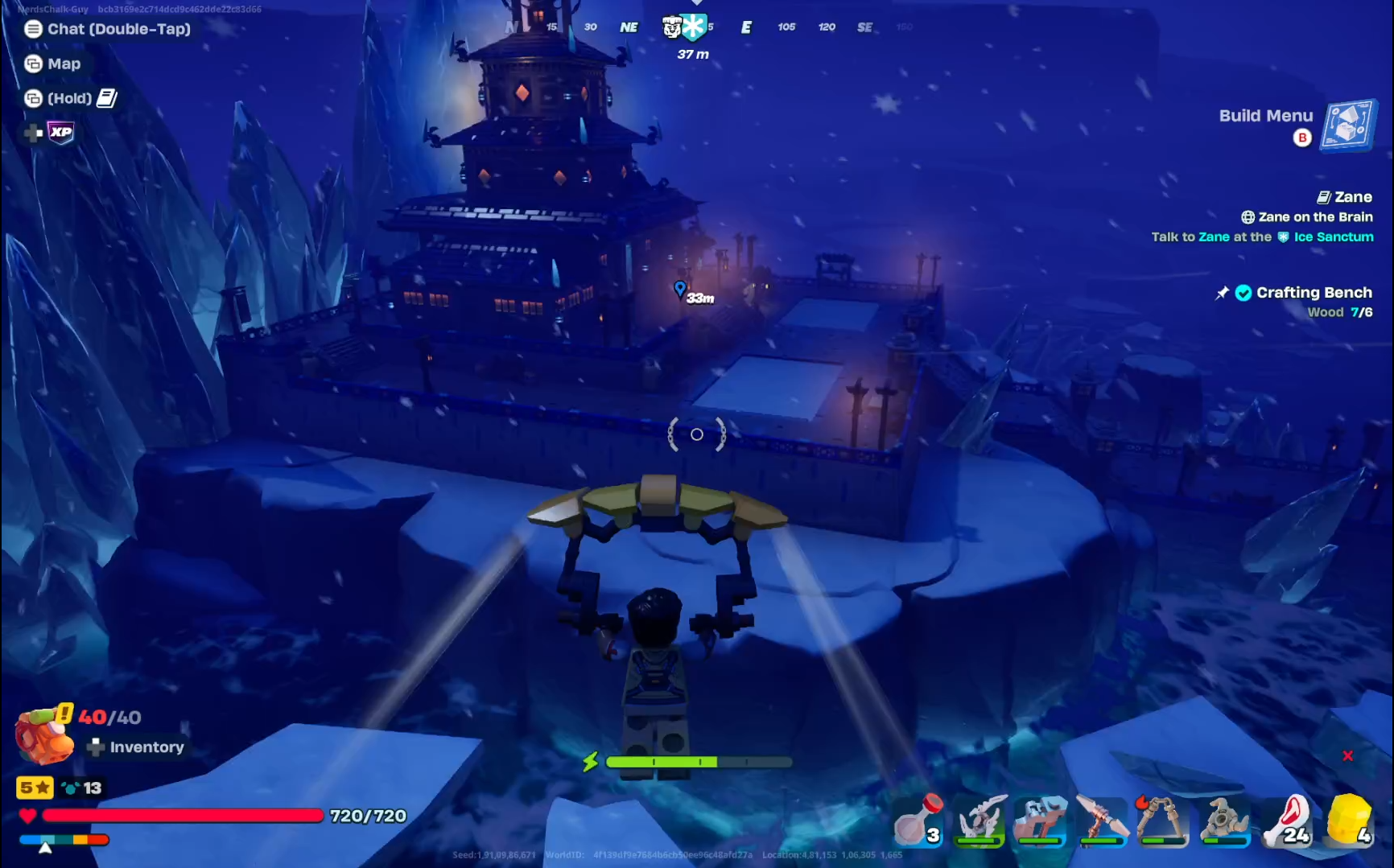Click the XP badge
The width and height of the screenshot is (1394, 868).
(59, 133)
